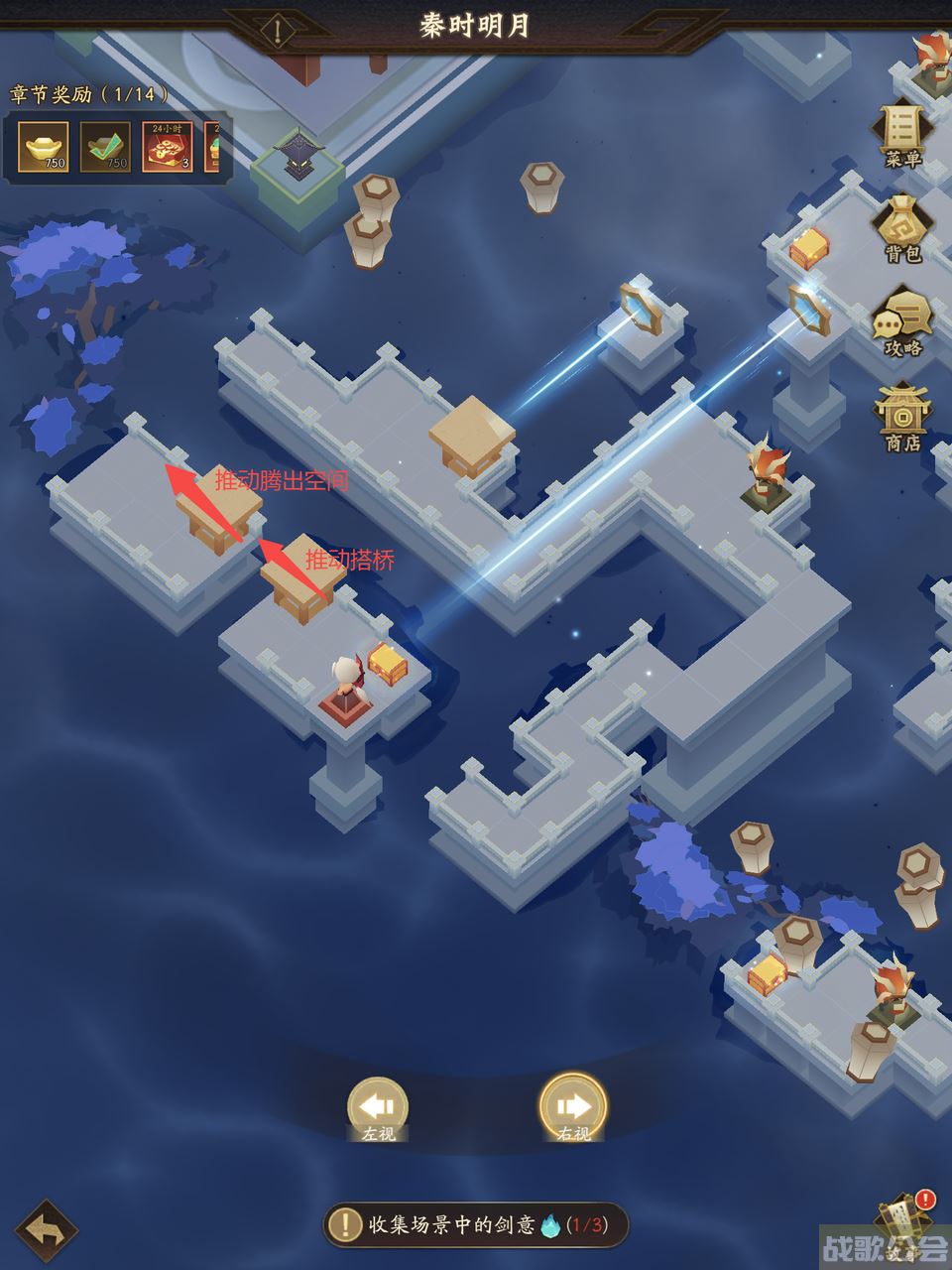Rotate view with the 左视 button
The image size is (952, 1270).
coord(379,1108)
